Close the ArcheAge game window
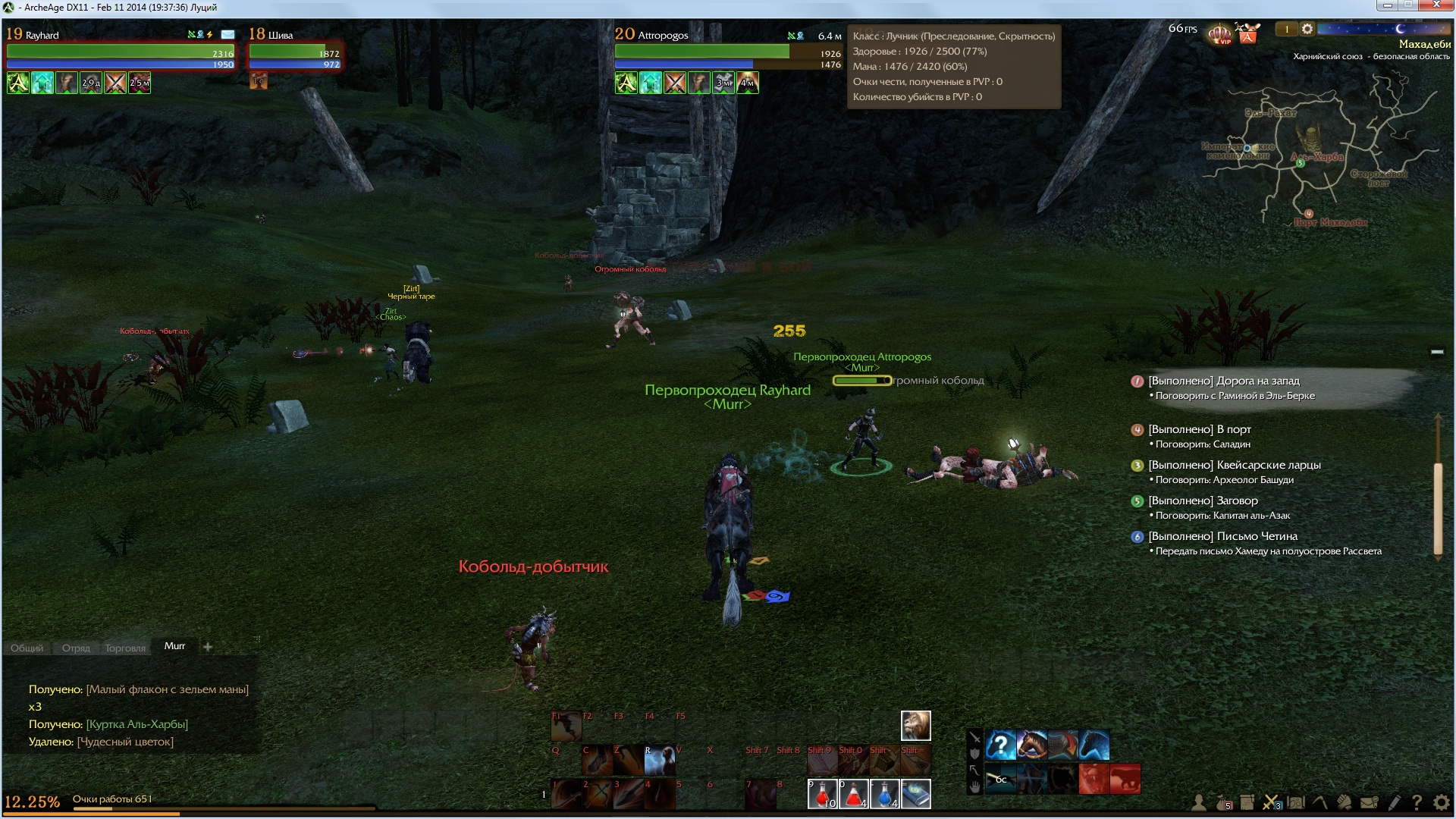 tap(1437, 6)
